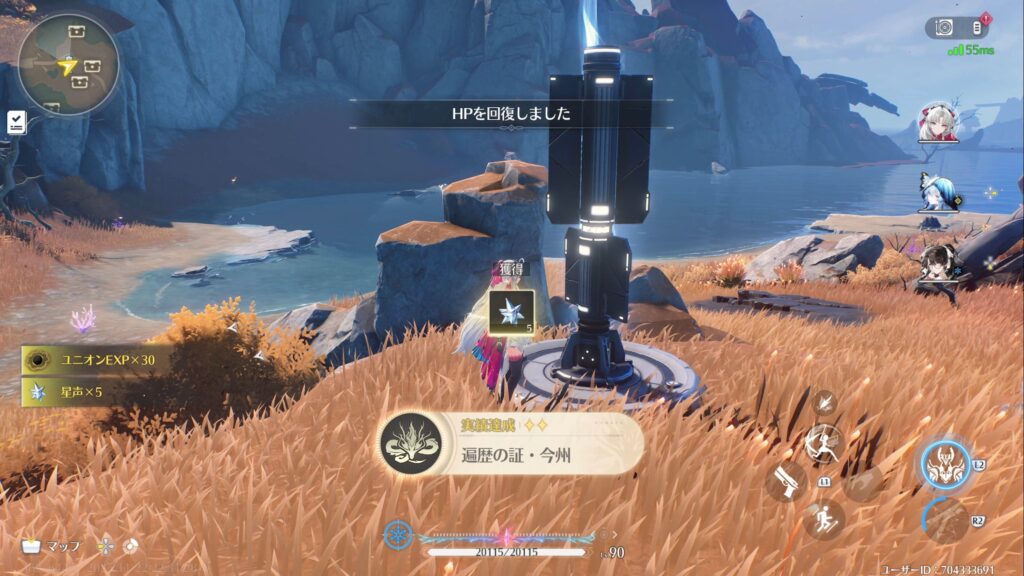
Task: Select the obtained Astrite item icon
Action: 511,311
